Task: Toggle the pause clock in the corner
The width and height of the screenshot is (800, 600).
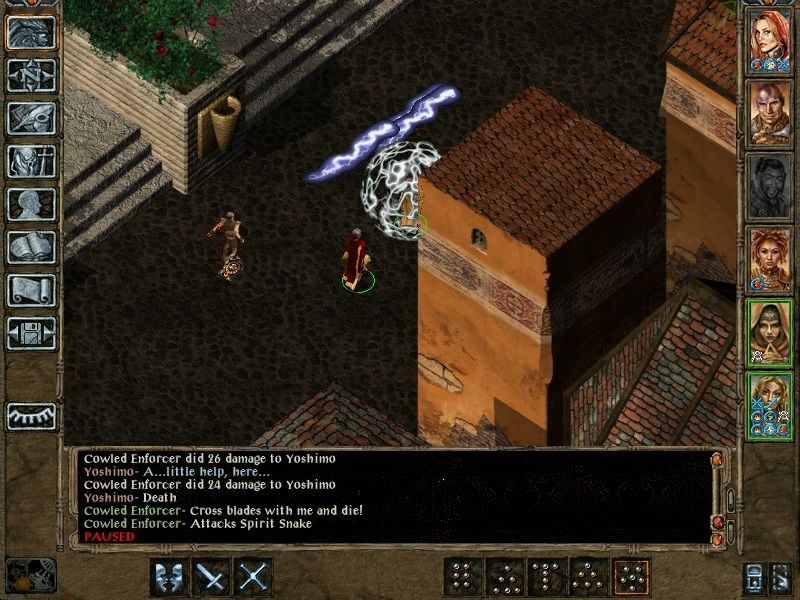Action: click(31, 575)
